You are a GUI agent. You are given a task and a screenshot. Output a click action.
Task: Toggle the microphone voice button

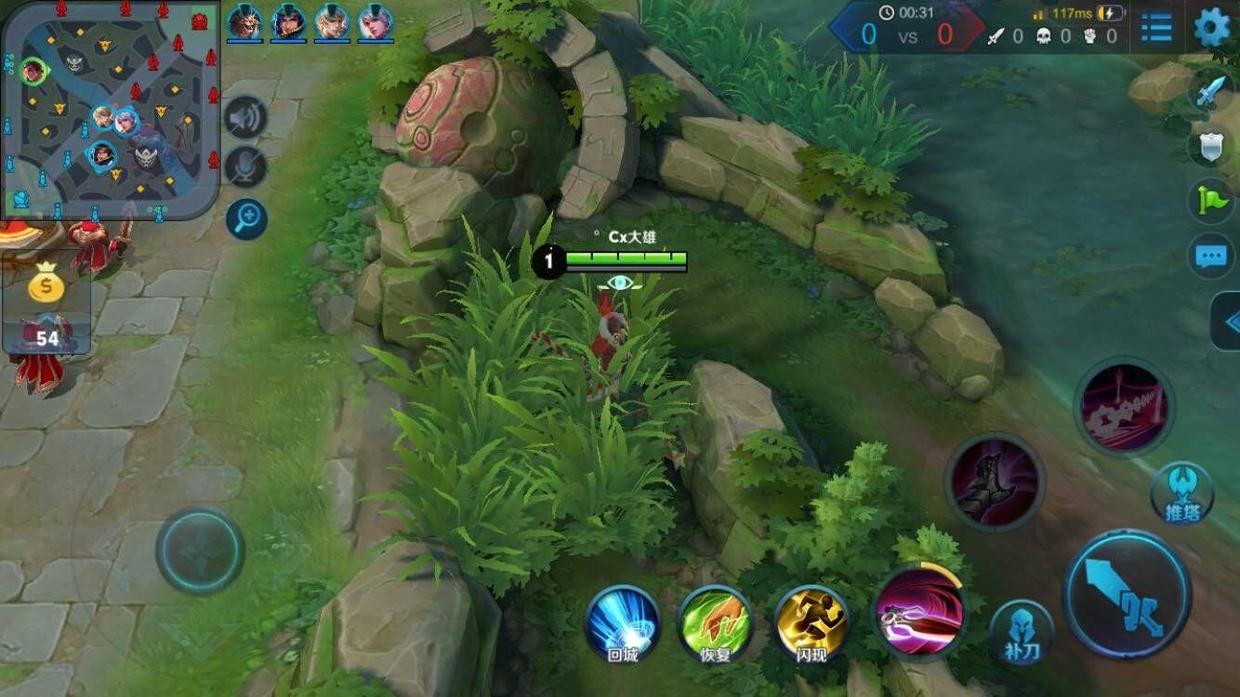coord(245,167)
